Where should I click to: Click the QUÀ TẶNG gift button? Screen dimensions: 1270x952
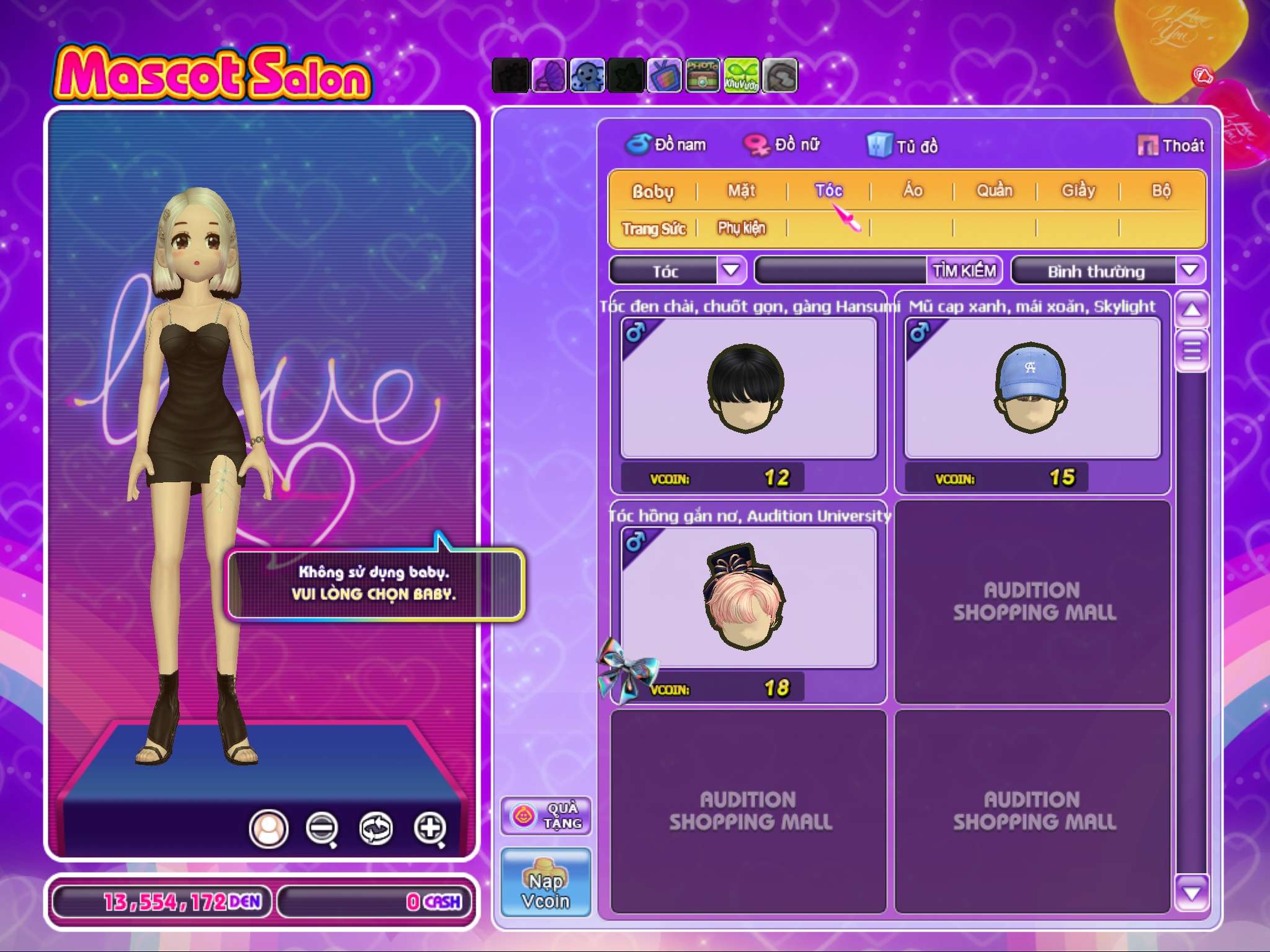click(x=546, y=816)
